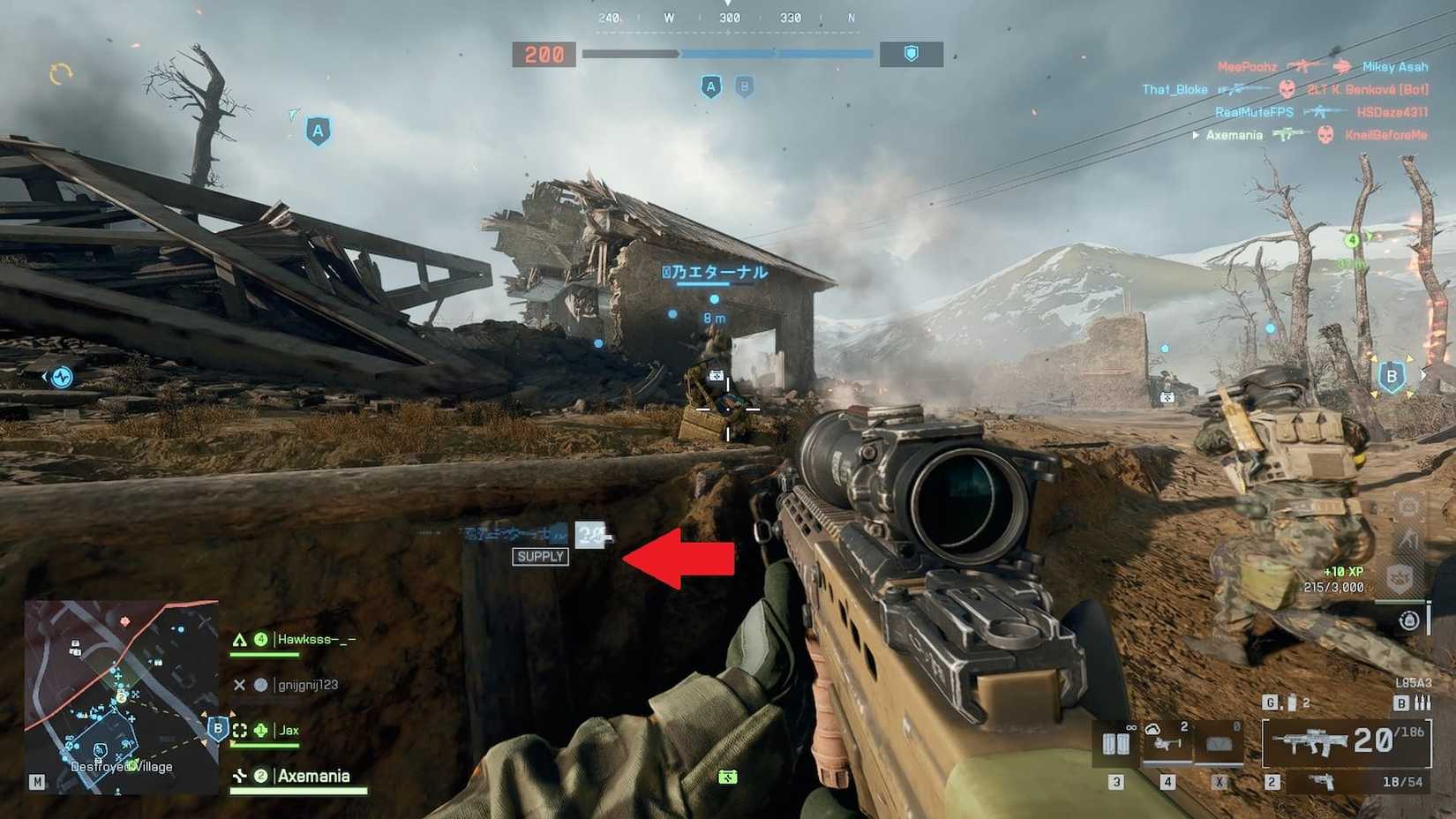This screenshot has width=1456, height=819.
Task: Click MeePoohz in the kill feed
Action: click(1249, 65)
